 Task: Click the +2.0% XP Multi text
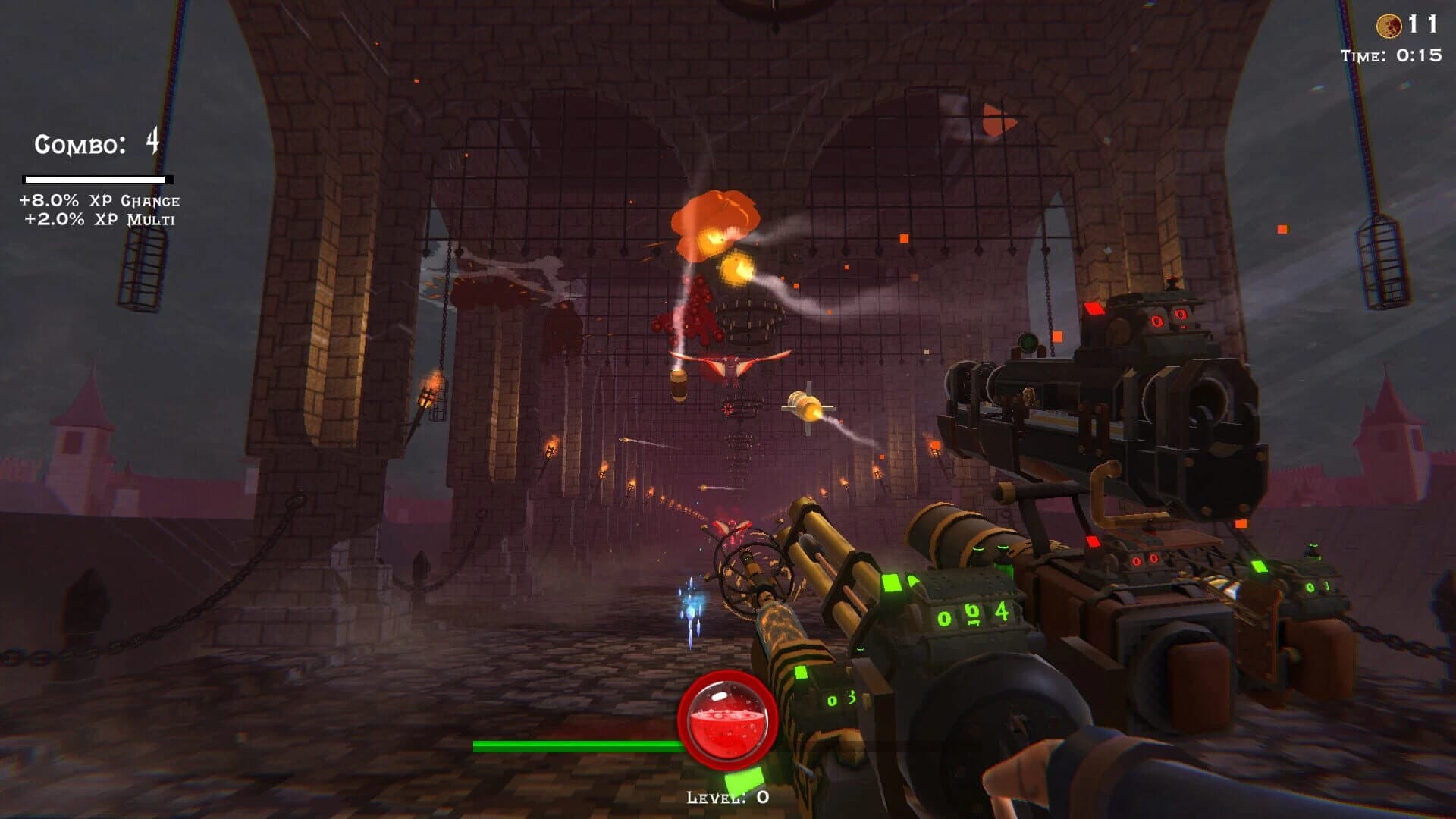point(99,220)
